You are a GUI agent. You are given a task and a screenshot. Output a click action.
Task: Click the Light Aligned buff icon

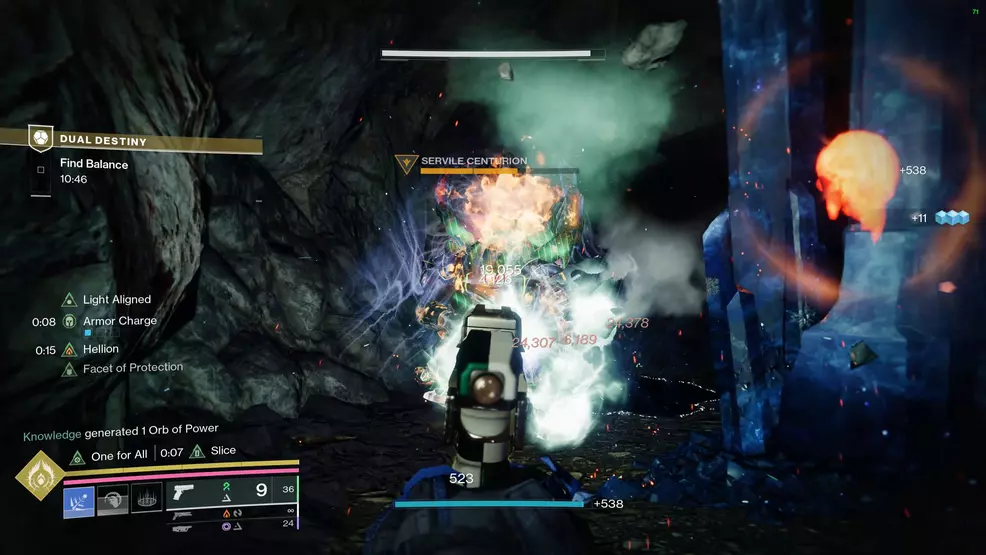(69, 299)
